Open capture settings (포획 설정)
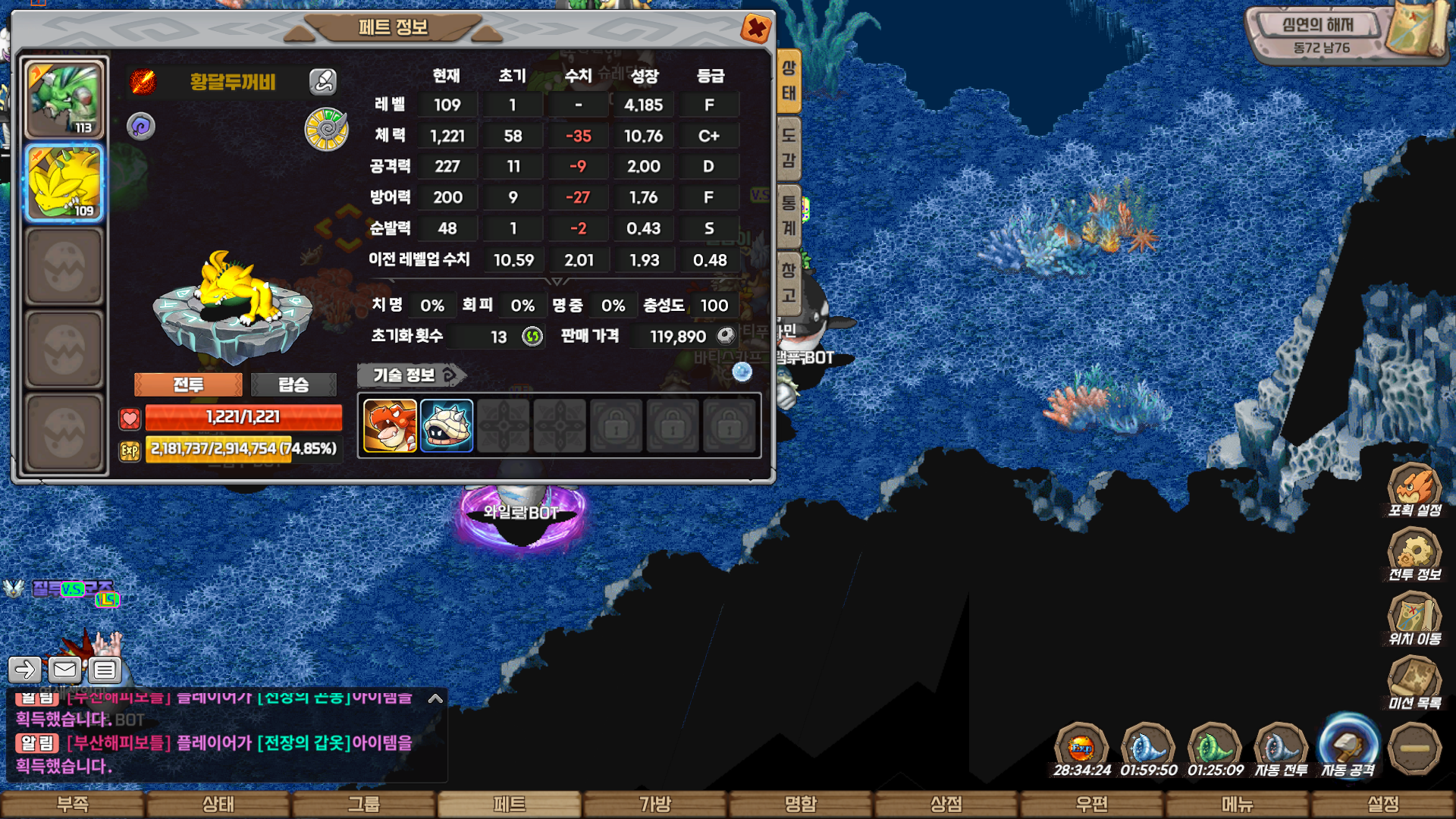 pos(1414,491)
